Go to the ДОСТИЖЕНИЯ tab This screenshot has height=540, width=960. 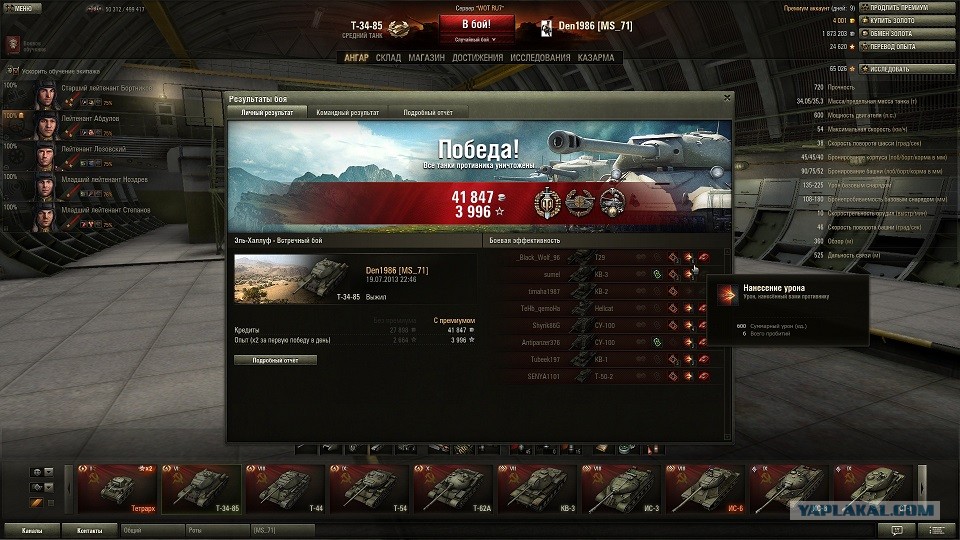[477, 58]
